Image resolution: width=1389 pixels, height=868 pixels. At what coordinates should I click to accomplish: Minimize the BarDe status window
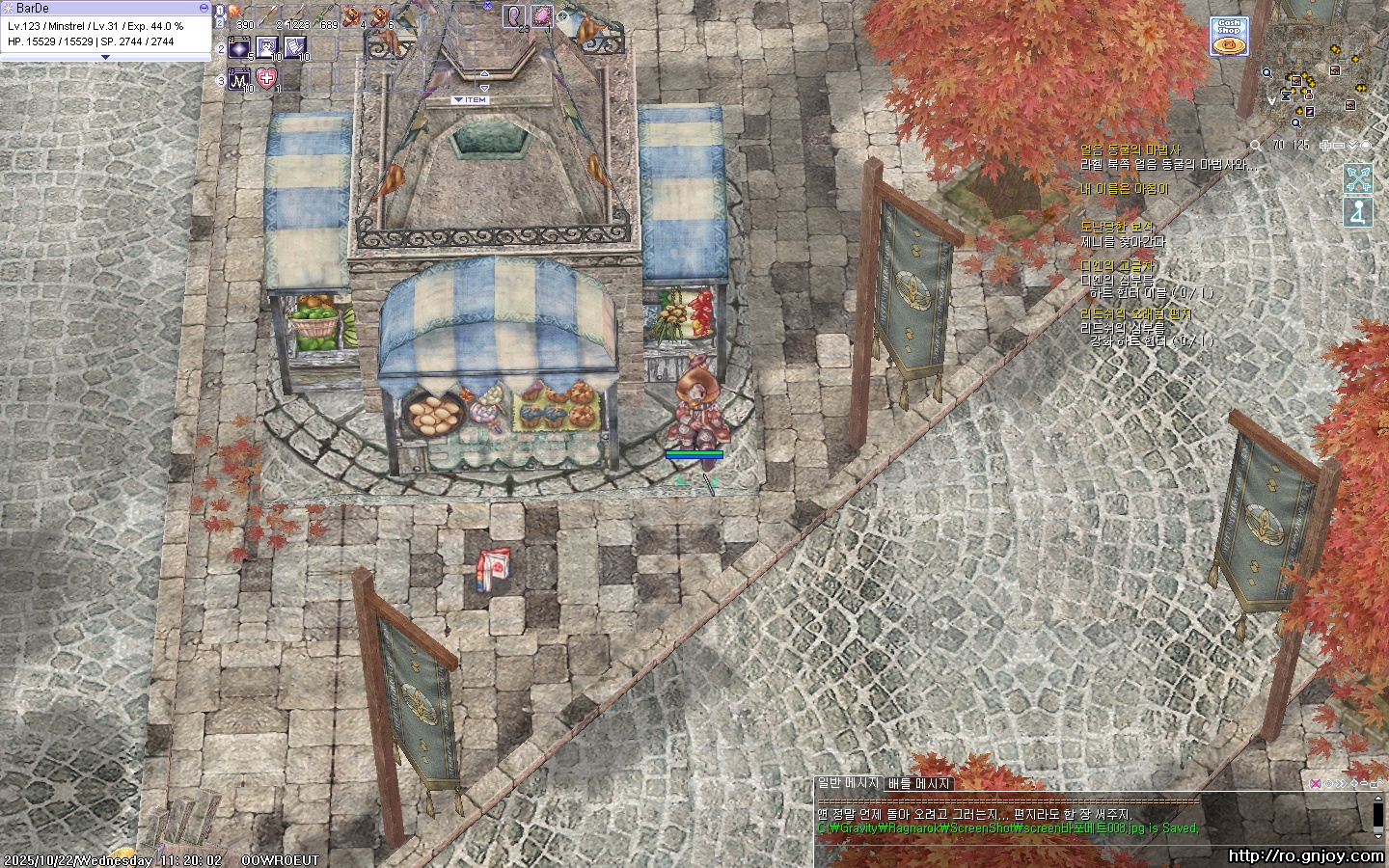pyautogui.click(x=204, y=8)
